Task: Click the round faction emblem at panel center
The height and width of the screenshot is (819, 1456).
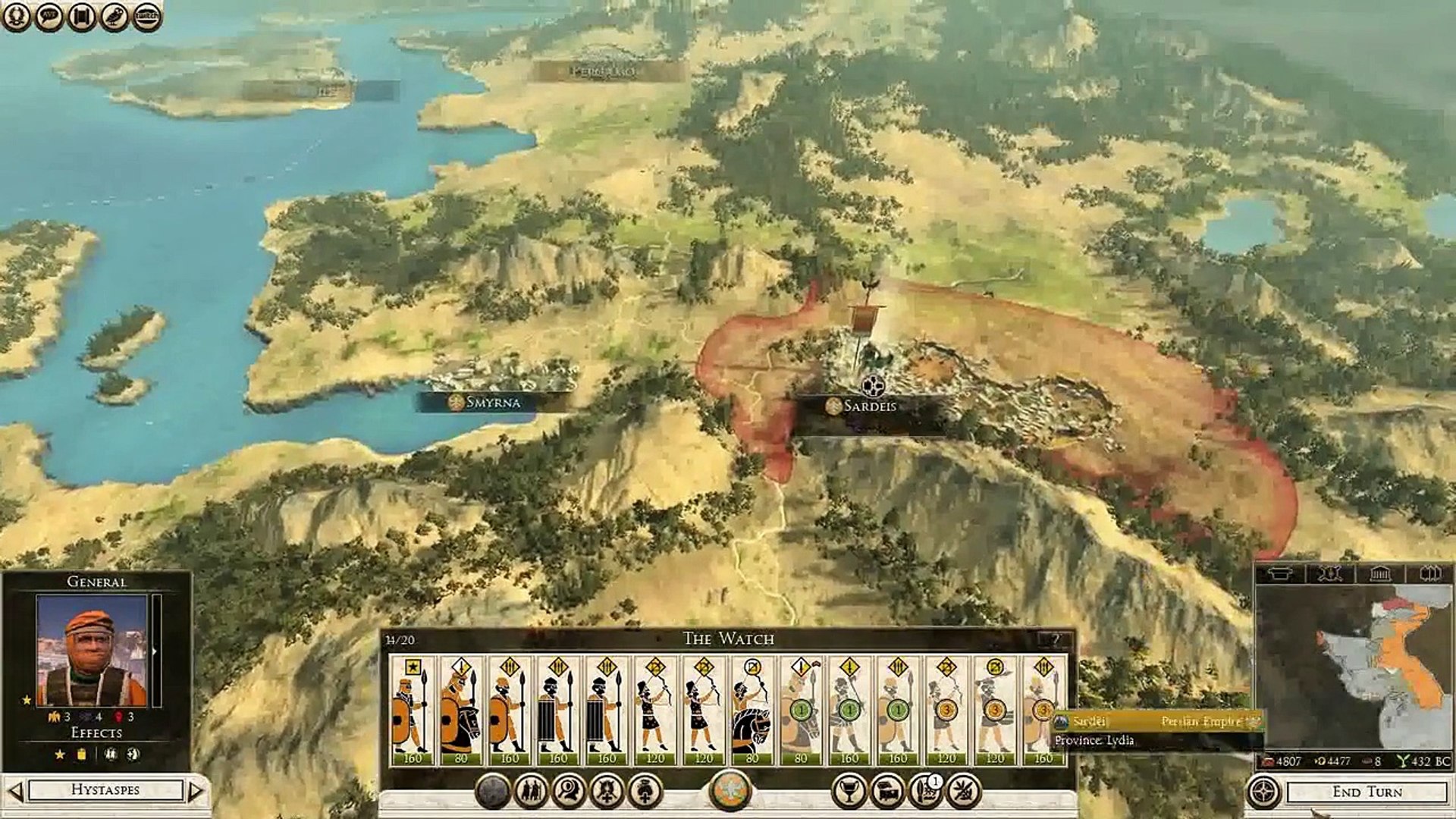Action: (x=730, y=790)
